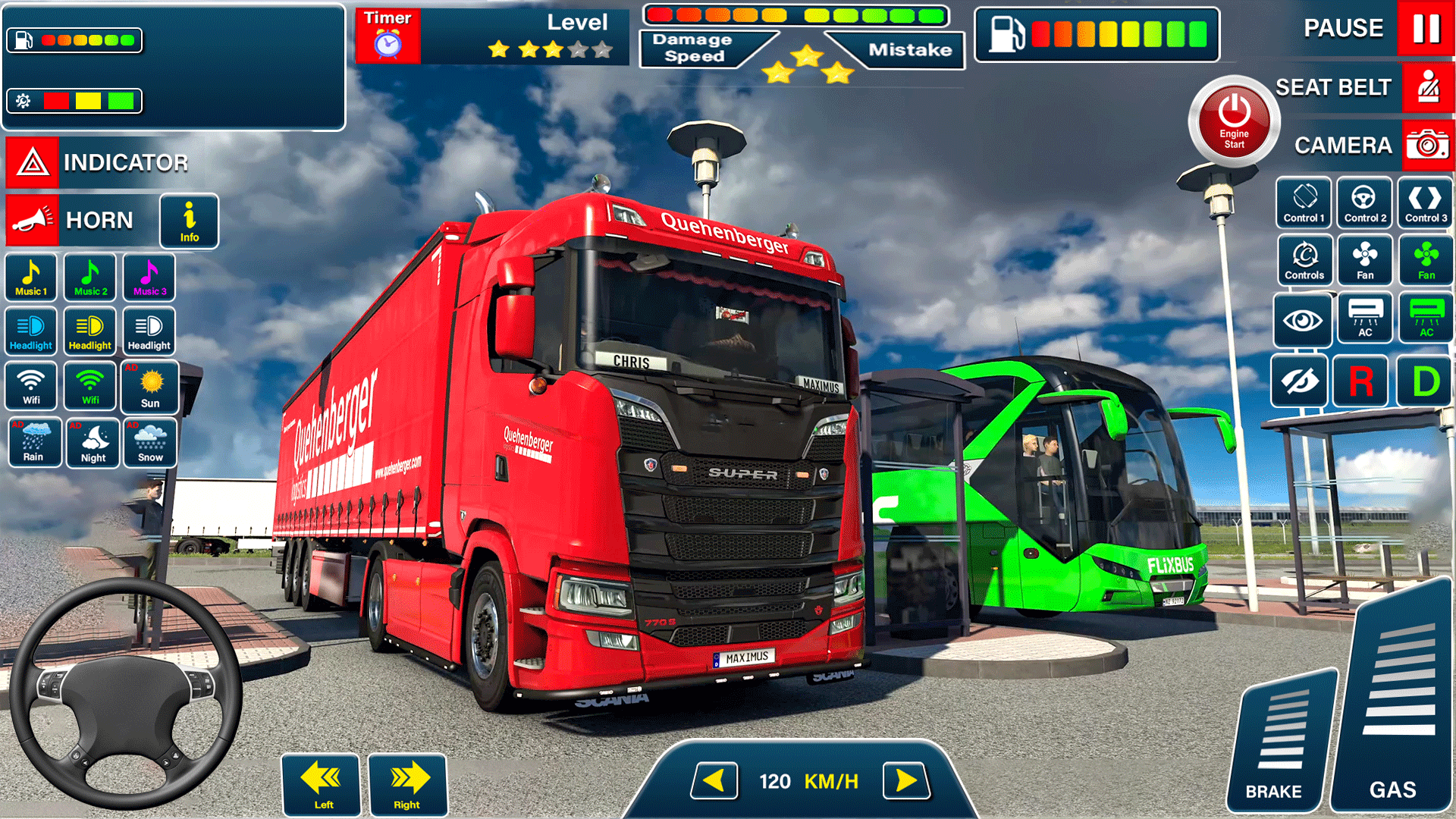Decrease speed with the left arrow
Viewport: 1456px width, 819px height.
715,780
